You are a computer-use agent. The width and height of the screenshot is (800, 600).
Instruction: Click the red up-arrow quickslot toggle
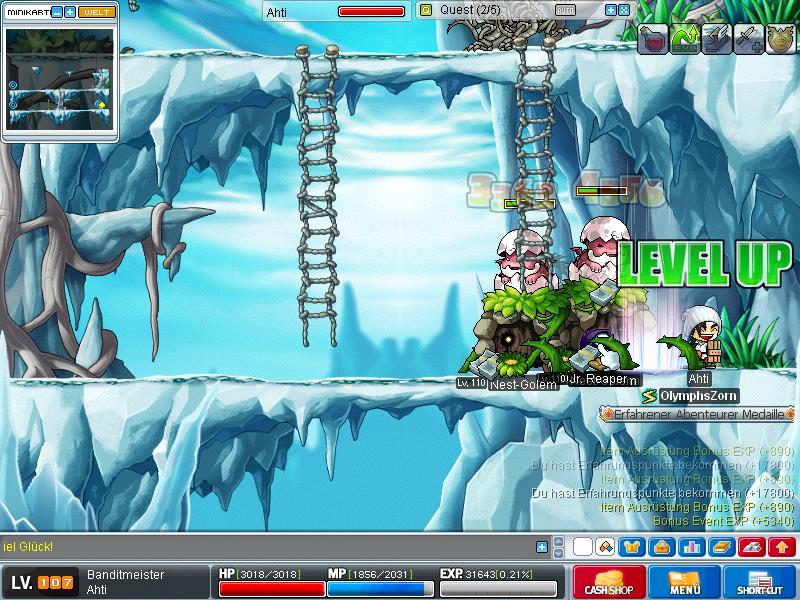click(x=782, y=547)
